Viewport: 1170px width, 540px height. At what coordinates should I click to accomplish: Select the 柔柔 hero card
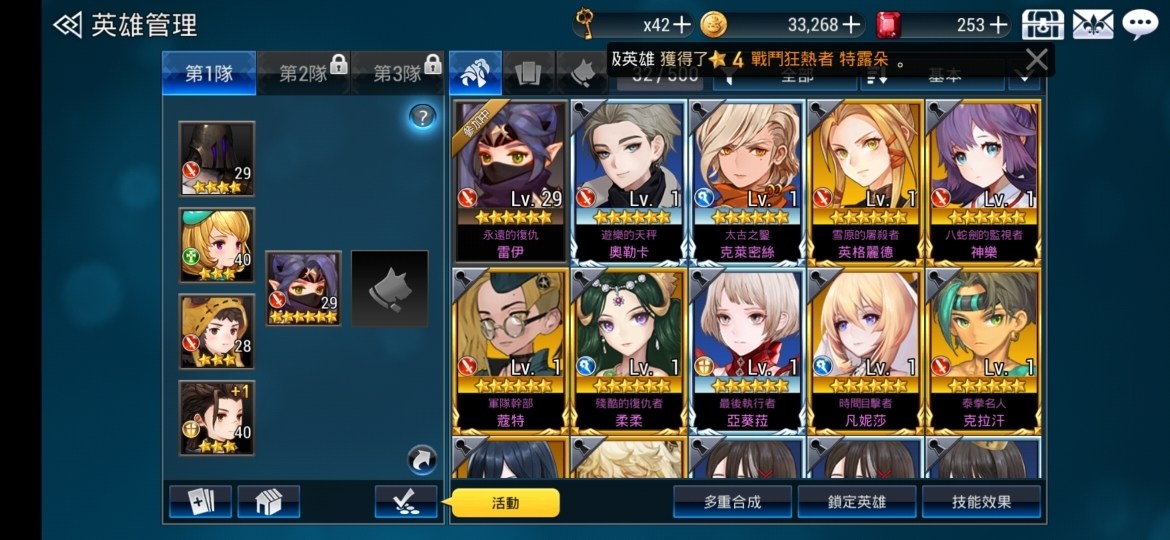628,350
